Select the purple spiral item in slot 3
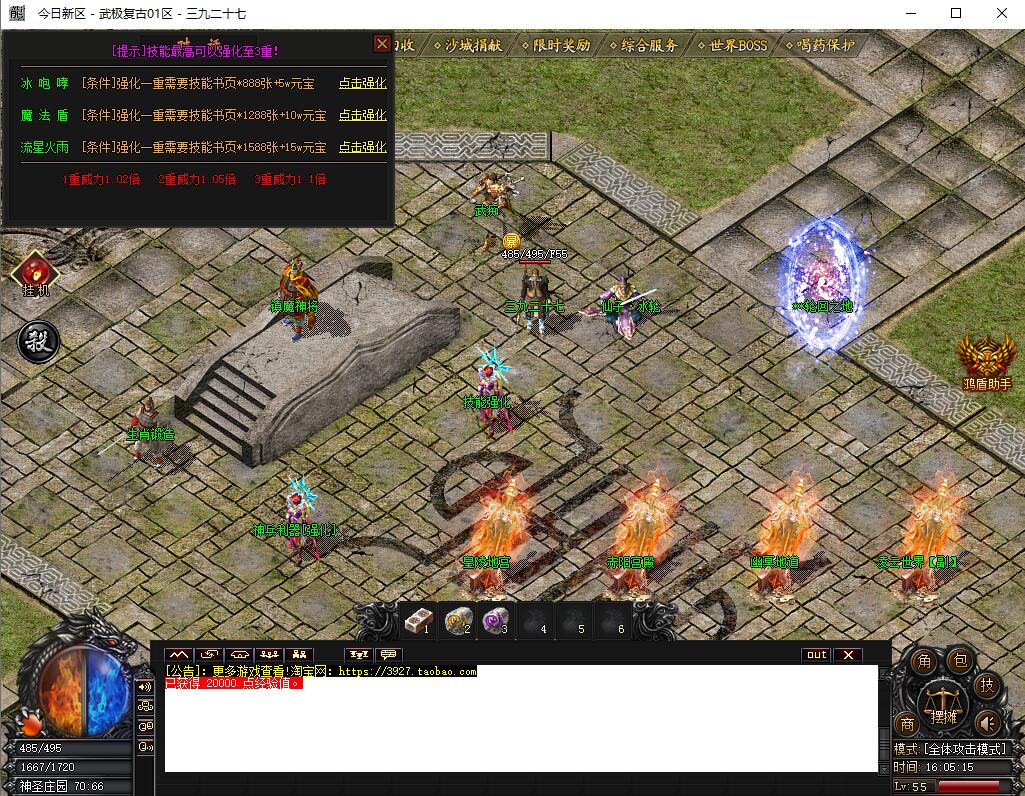Image resolution: width=1025 pixels, height=796 pixels. coord(493,621)
